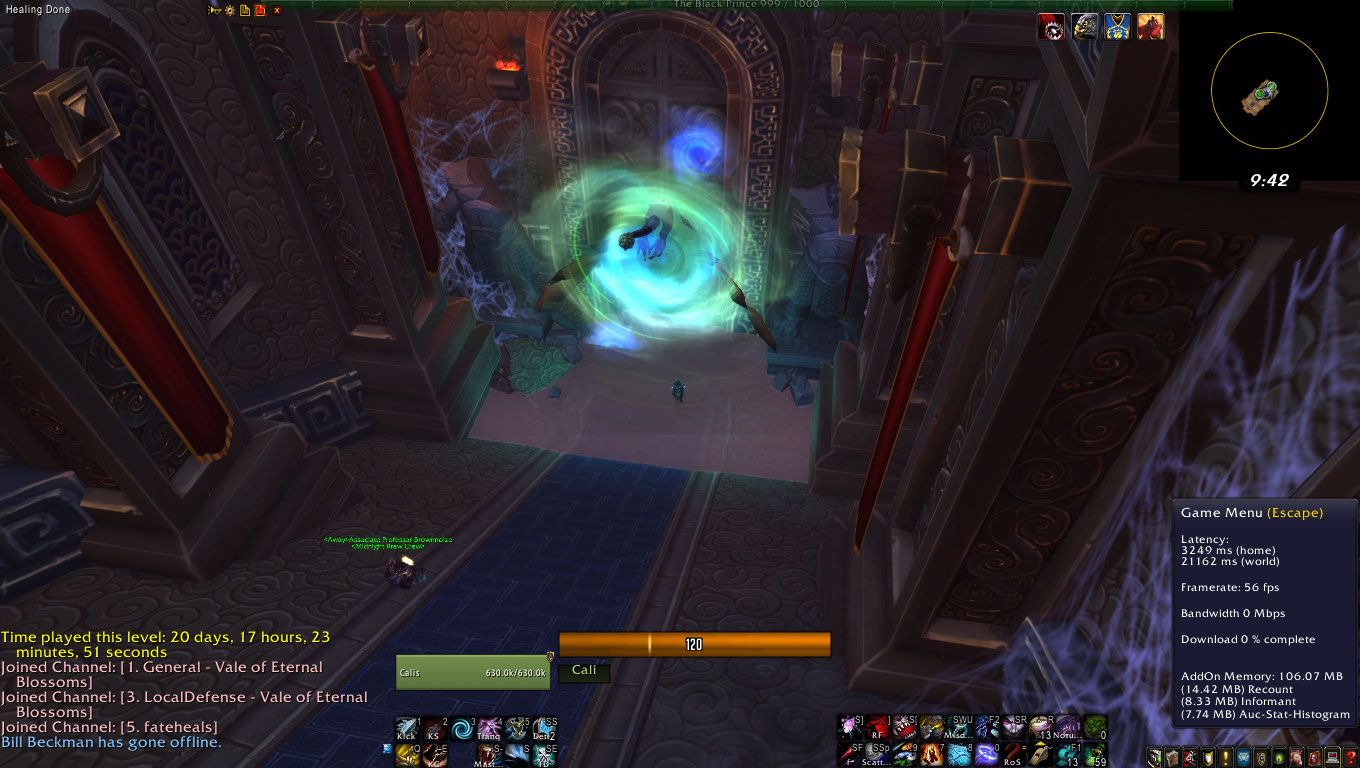This screenshot has height=768, width=1360.
Task: Select the Calis player unit frame
Action: (472, 672)
